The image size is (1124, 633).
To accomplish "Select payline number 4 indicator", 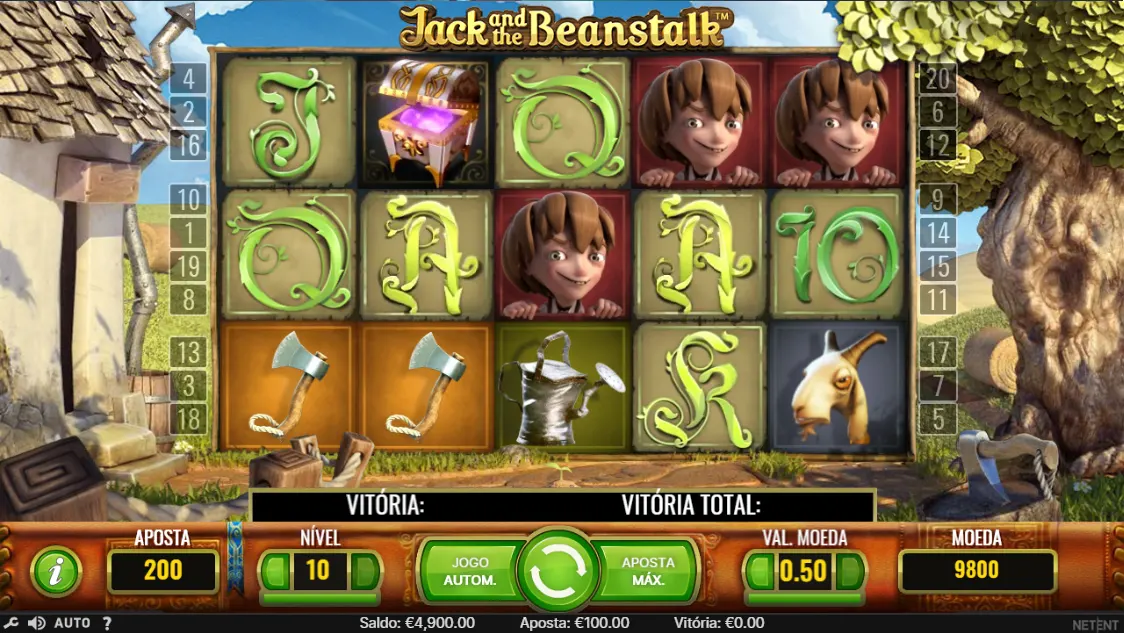I will (189, 78).
